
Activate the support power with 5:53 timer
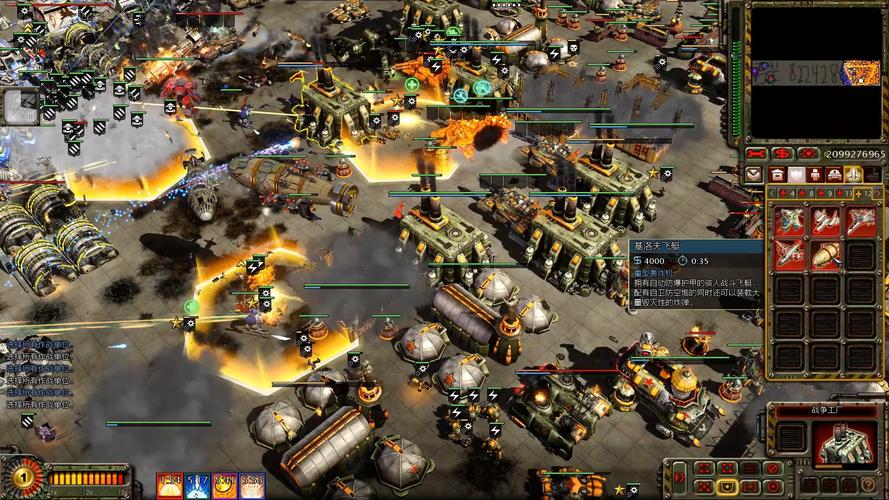coord(252,486)
